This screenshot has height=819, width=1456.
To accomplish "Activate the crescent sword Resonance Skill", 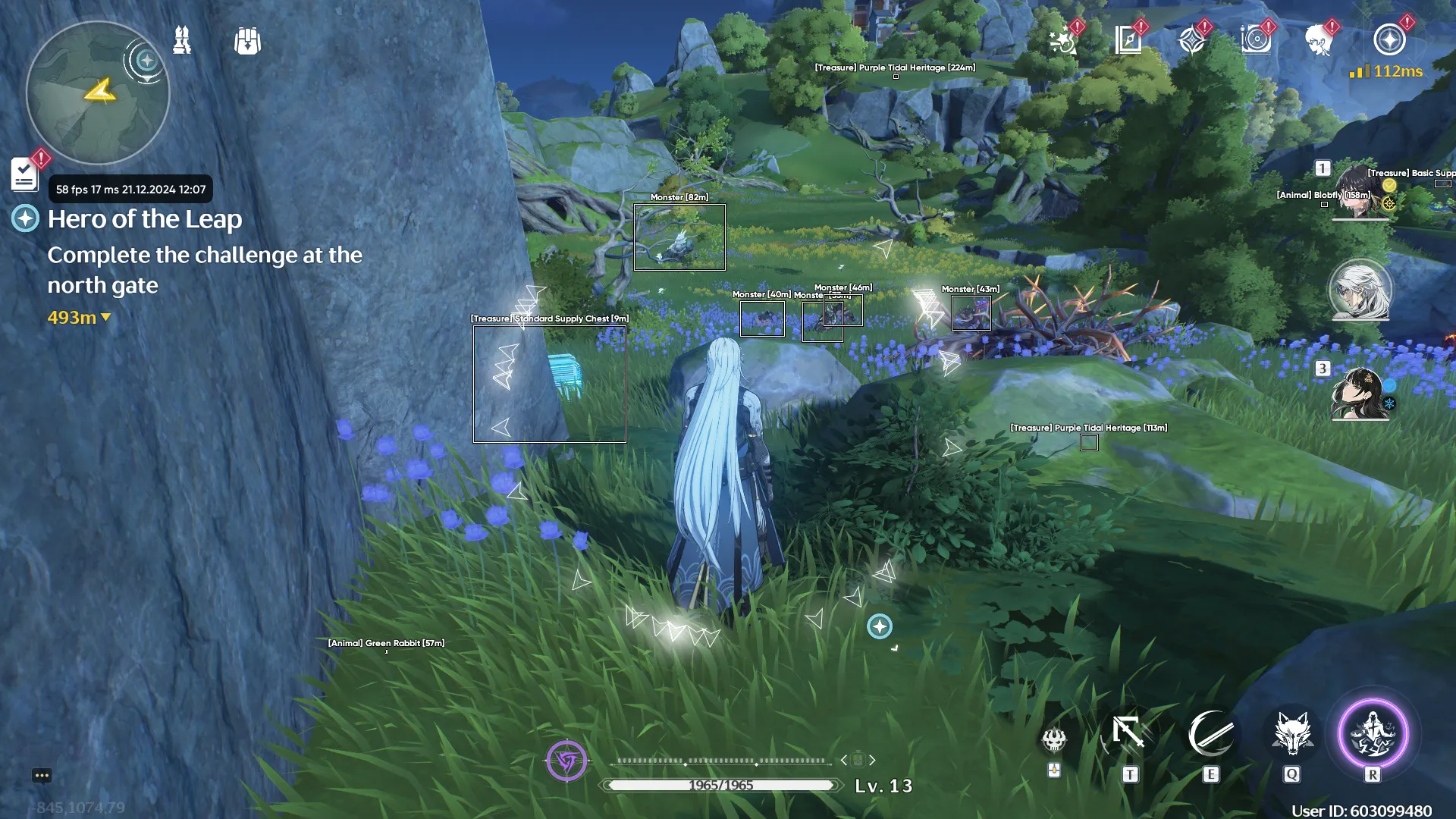I will click(1210, 734).
